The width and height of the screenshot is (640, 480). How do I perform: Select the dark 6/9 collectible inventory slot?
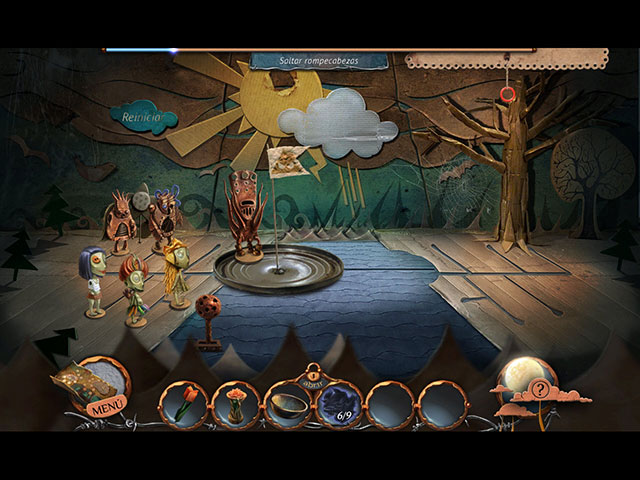tap(341, 405)
